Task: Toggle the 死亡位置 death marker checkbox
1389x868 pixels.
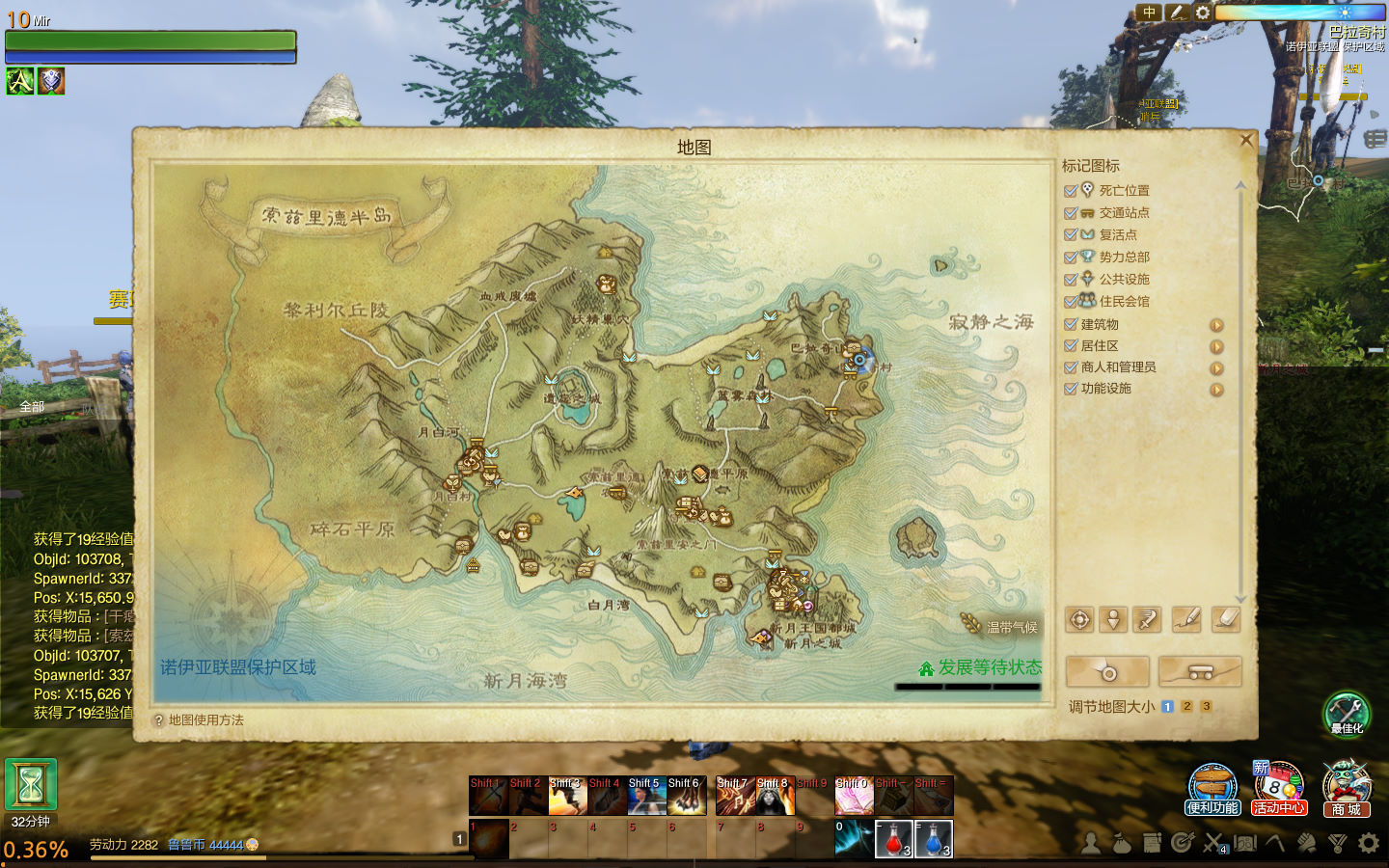Action: pos(1071,191)
